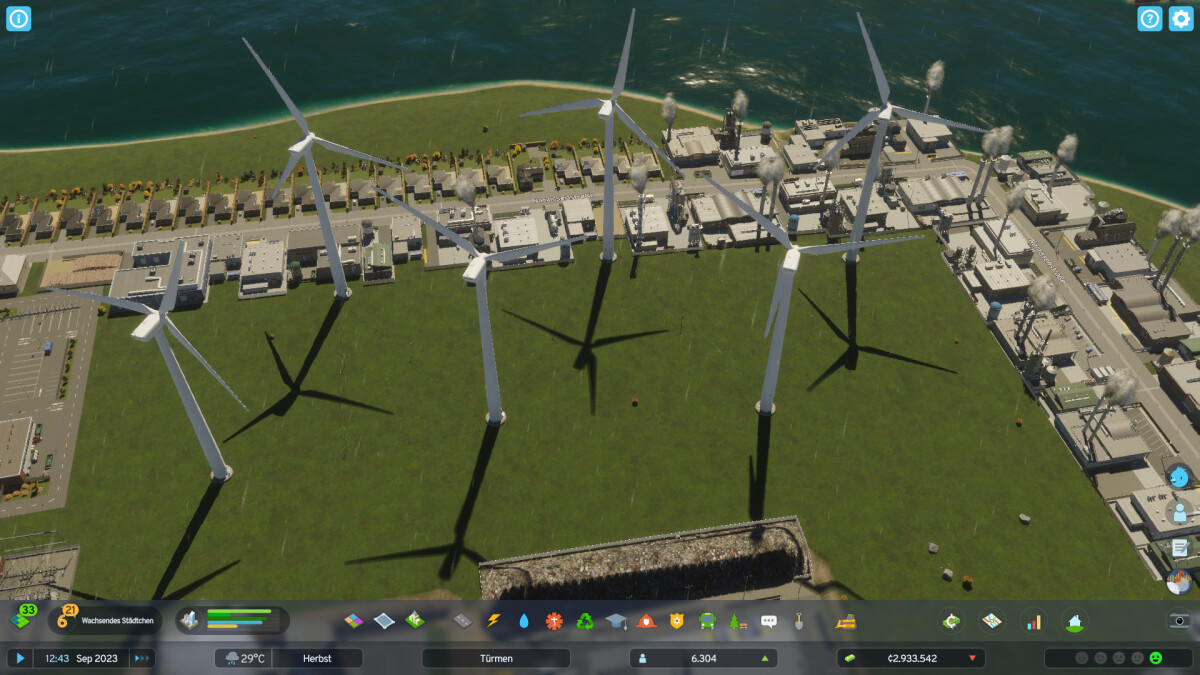Open the event journal notes icon

pos(1180,547)
